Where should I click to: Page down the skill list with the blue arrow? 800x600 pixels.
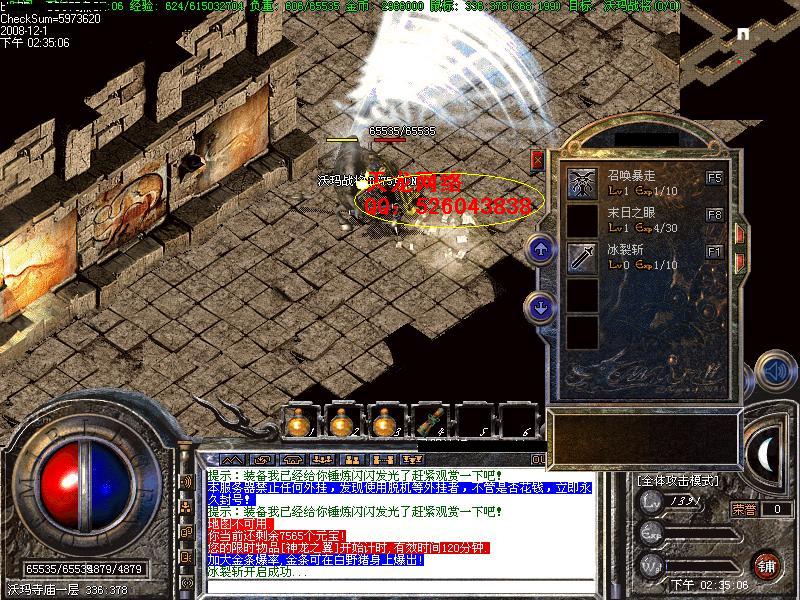click(x=541, y=307)
